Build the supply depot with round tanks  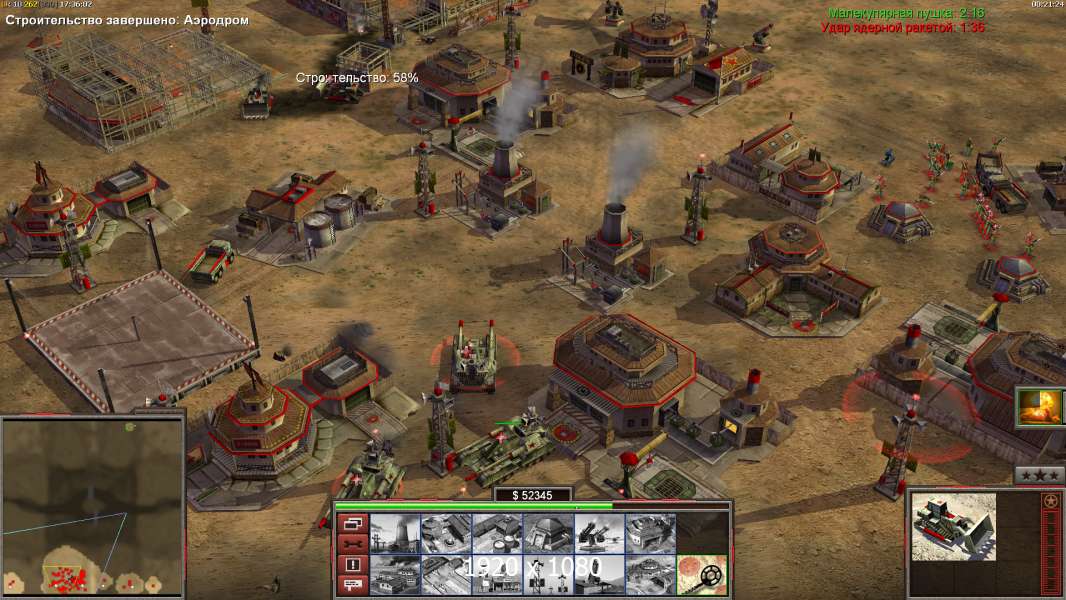[497, 534]
